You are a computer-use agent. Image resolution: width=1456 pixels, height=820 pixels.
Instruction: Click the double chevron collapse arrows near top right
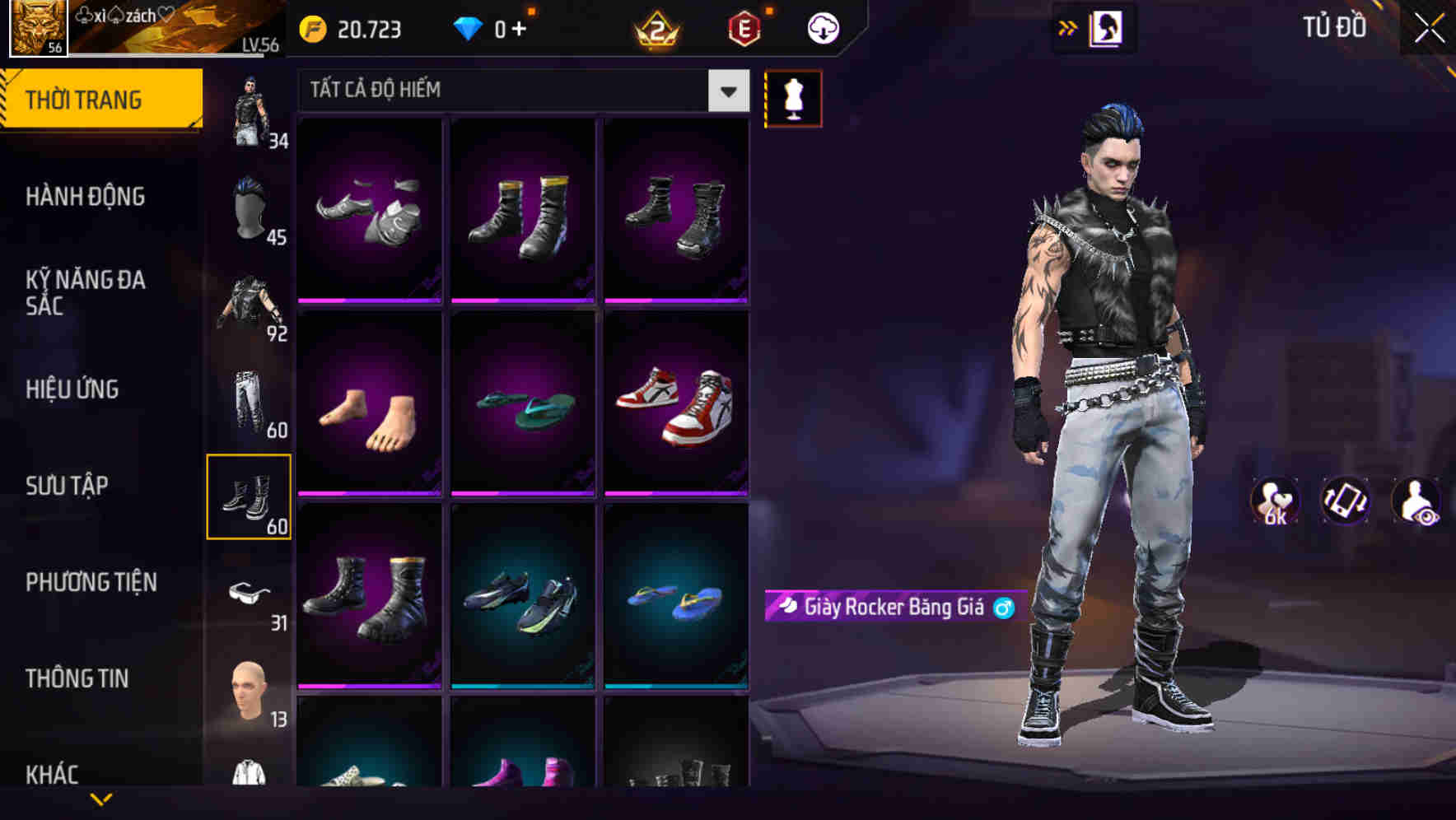(1068, 26)
